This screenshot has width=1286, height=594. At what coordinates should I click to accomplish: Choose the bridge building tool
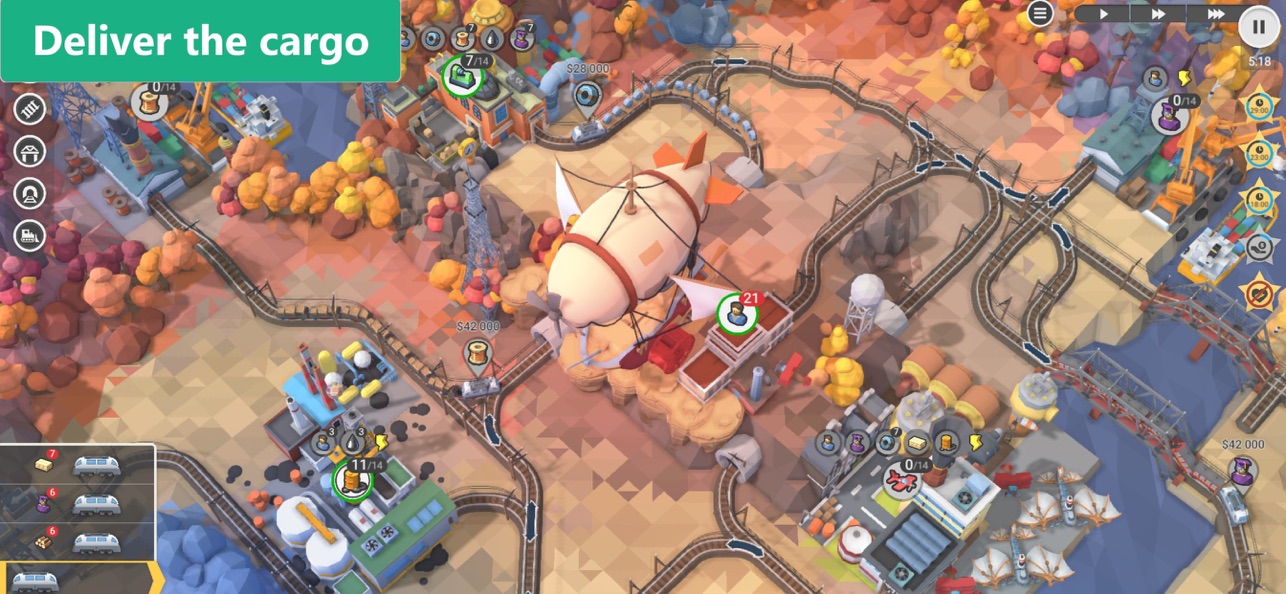click(x=30, y=151)
